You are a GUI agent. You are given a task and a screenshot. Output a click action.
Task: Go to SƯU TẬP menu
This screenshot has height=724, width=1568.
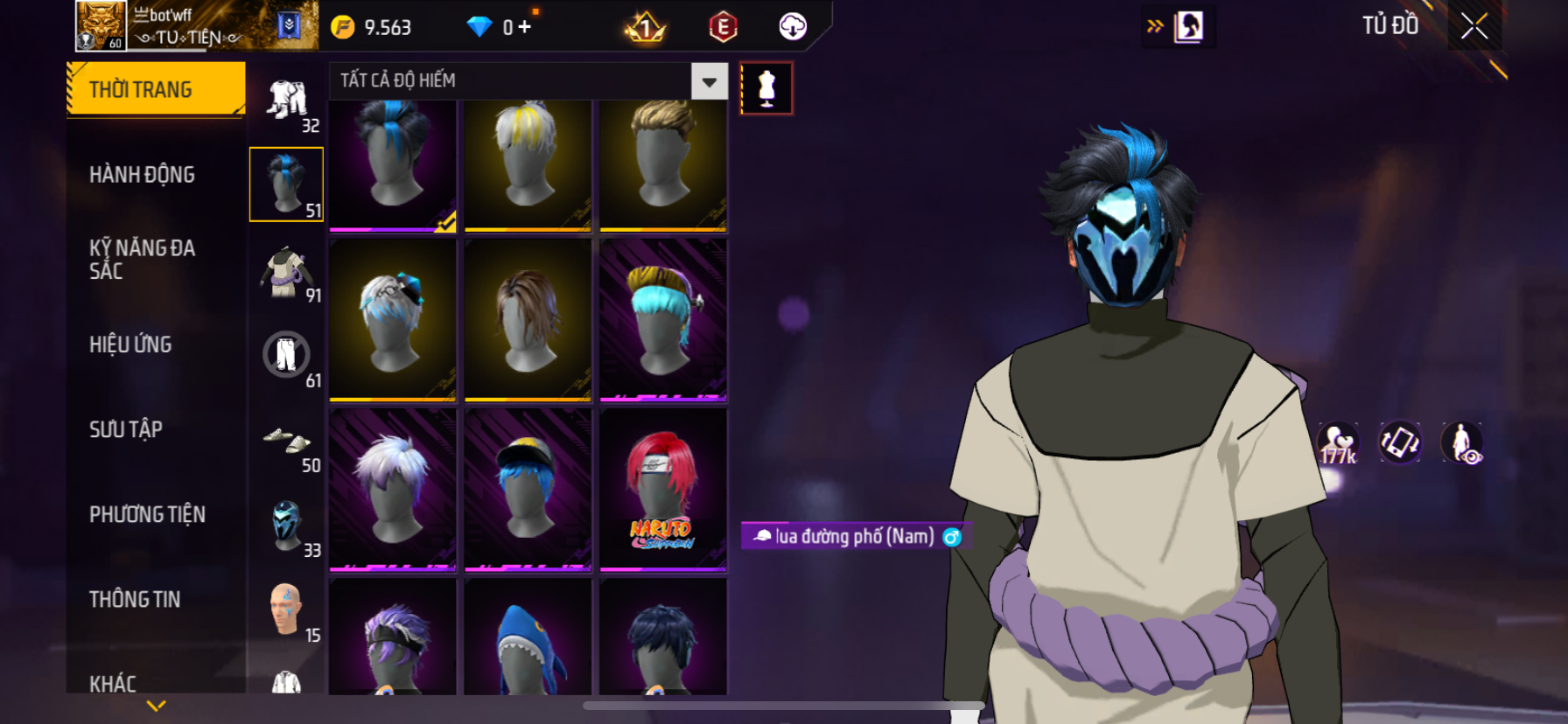[x=126, y=429]
